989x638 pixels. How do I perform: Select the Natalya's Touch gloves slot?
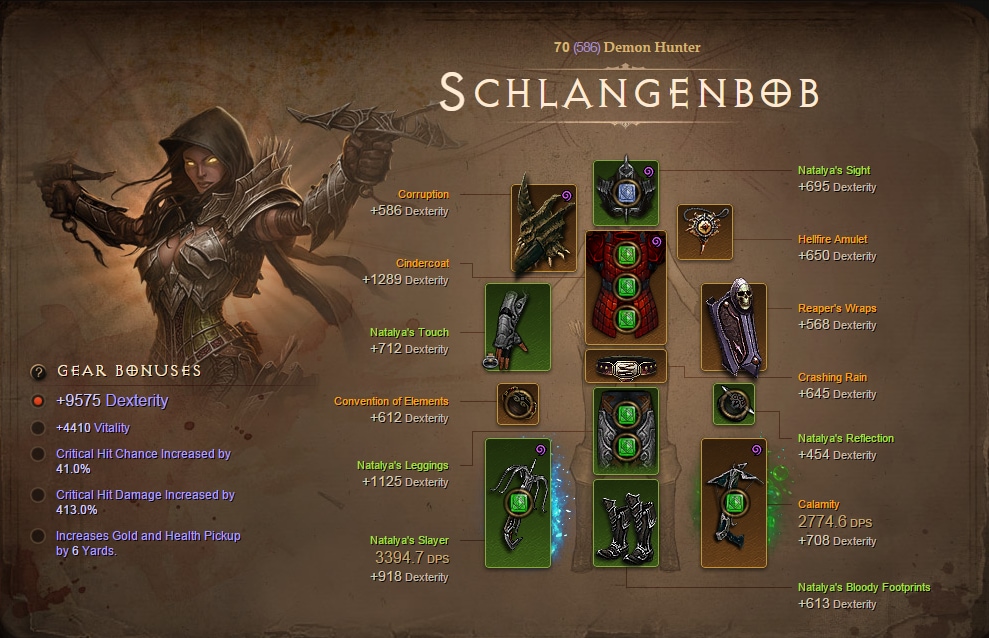pos(517,327)
